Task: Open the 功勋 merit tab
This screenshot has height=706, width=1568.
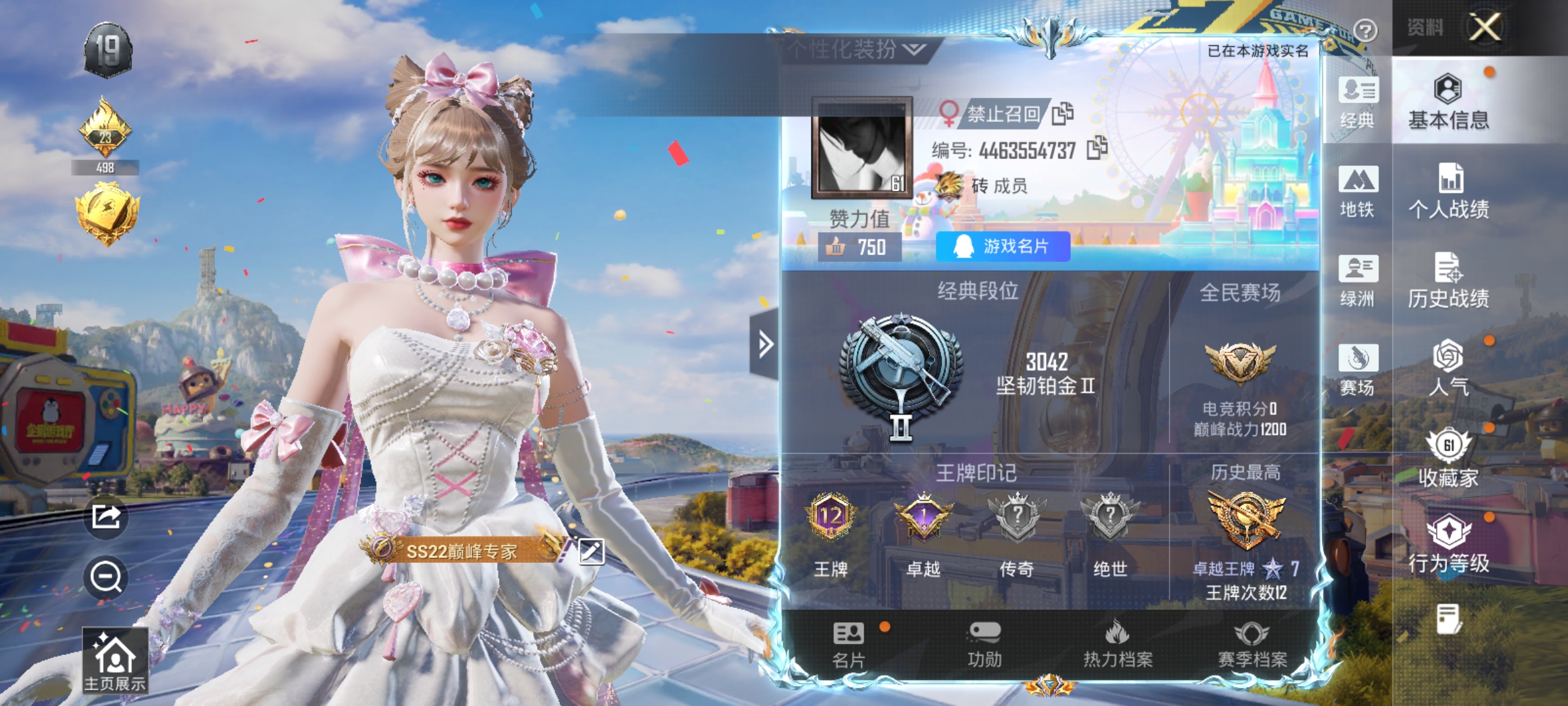Action: click(985, 645)
